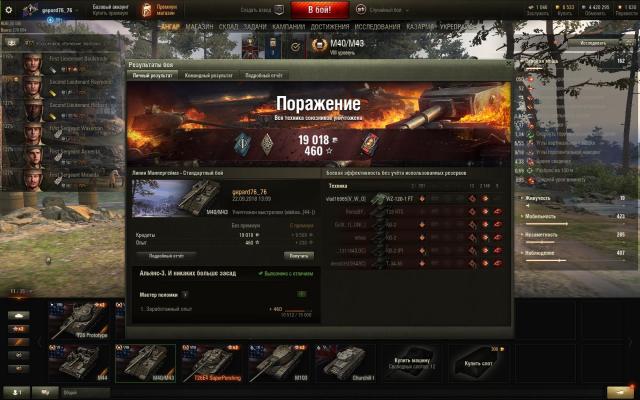640x400 pixels.
Task: Go to the "СКЛАД" depot menu
Action: click(227, 27)
